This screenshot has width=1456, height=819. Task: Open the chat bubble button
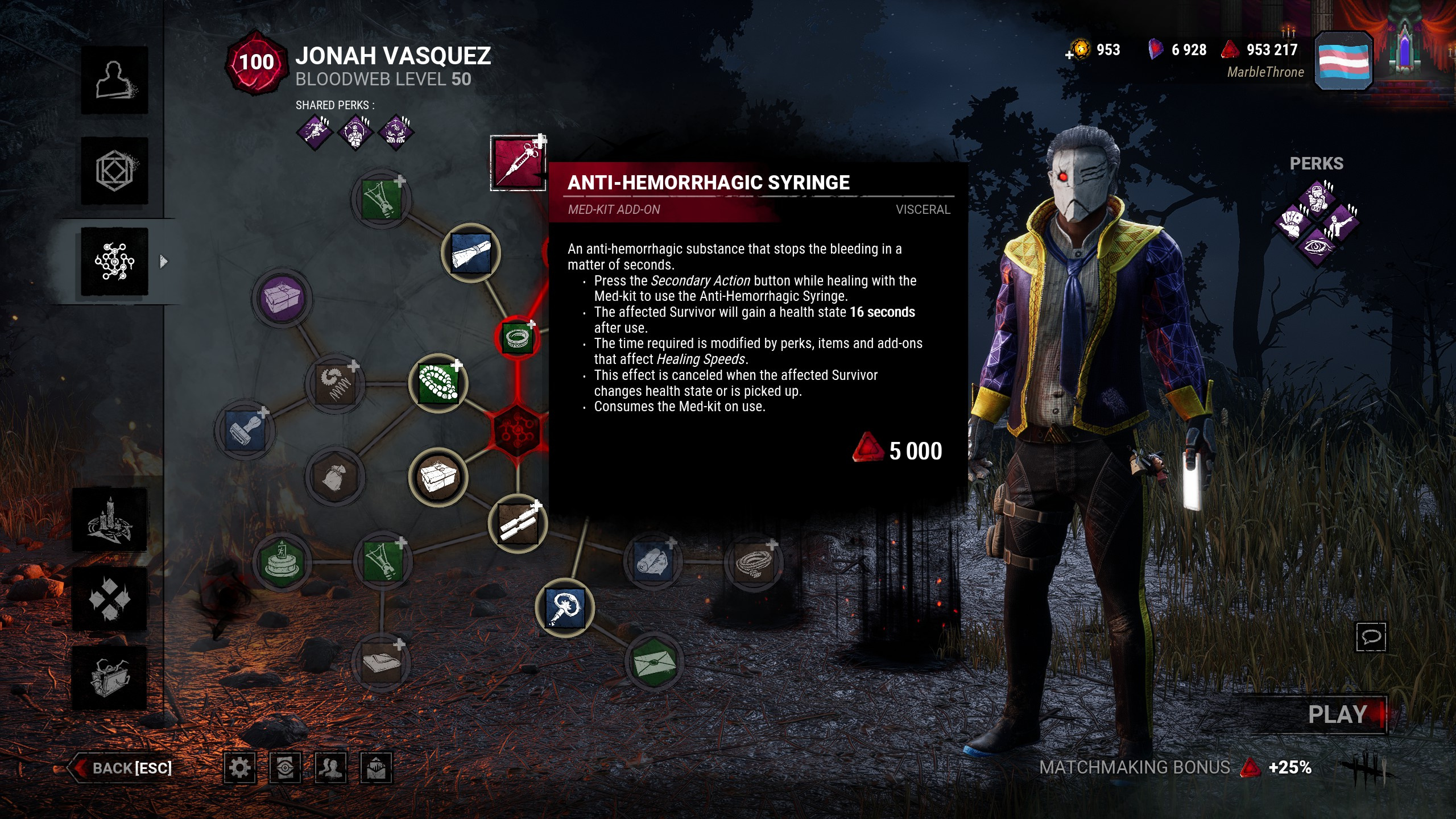1371,636
